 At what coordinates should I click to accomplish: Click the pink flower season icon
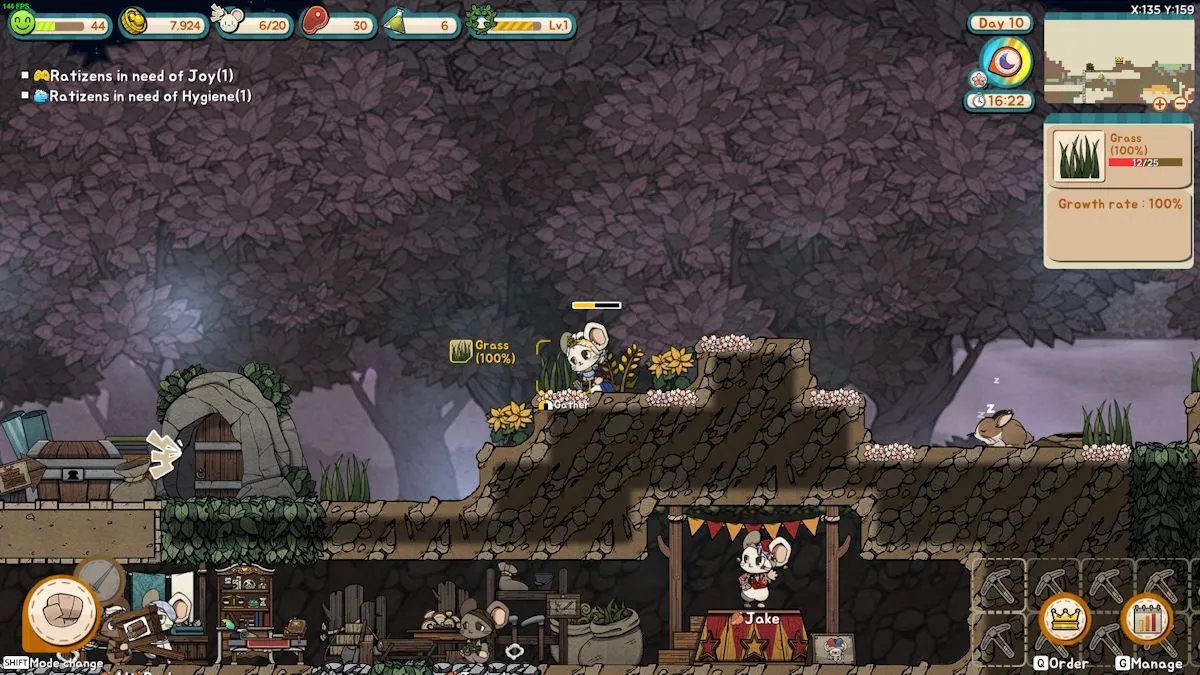coord(978,79)
